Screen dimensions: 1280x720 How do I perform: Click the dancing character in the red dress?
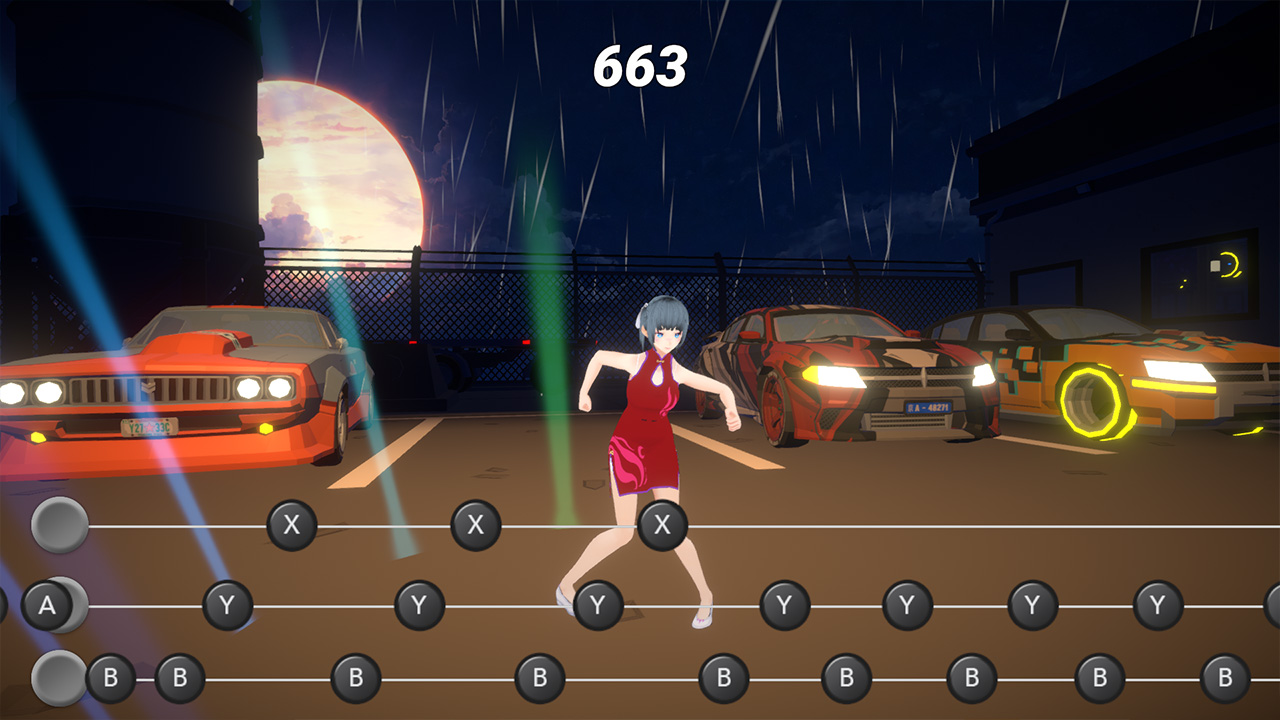(650, 420)
